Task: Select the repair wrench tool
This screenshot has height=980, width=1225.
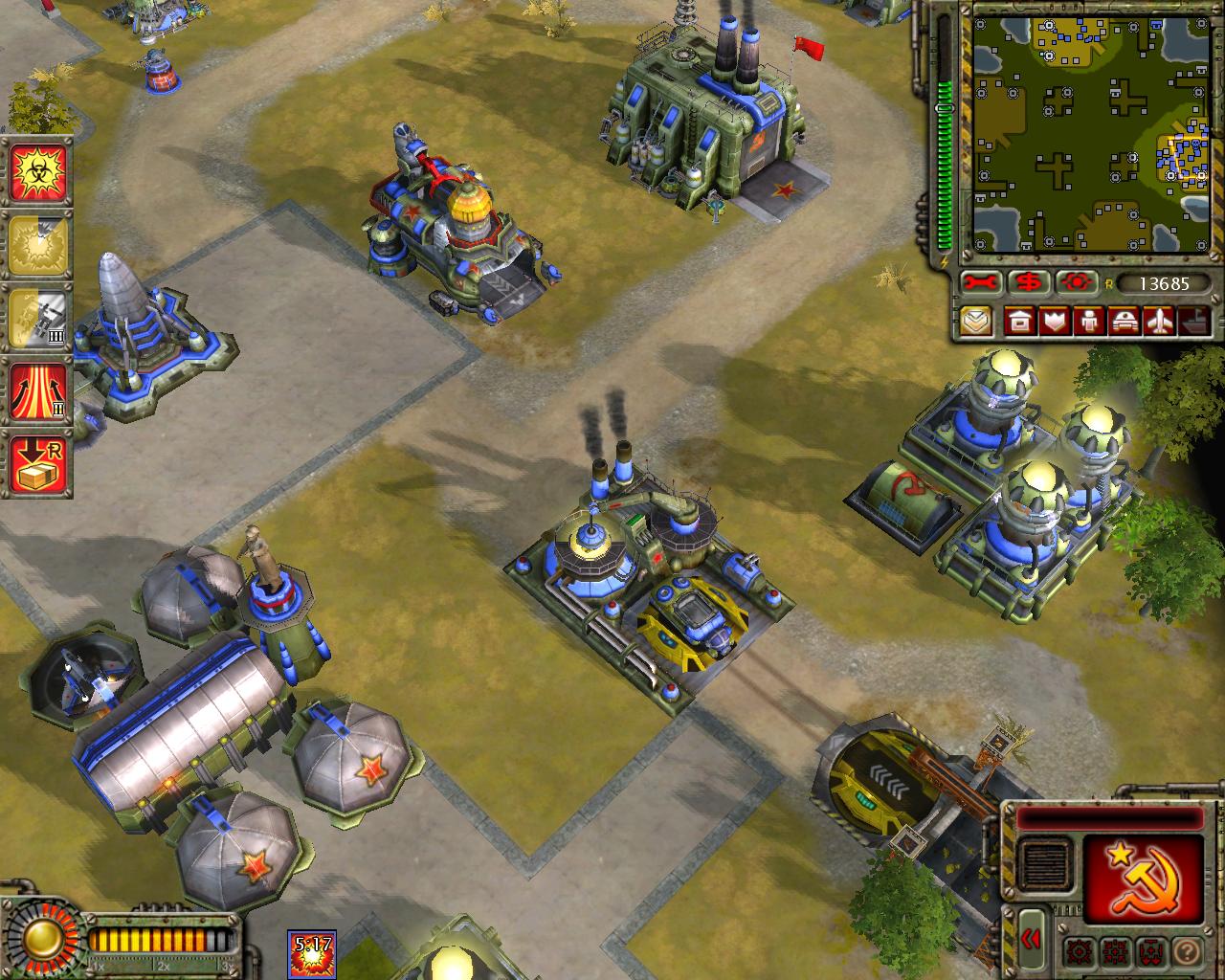Action: [979, 282]
